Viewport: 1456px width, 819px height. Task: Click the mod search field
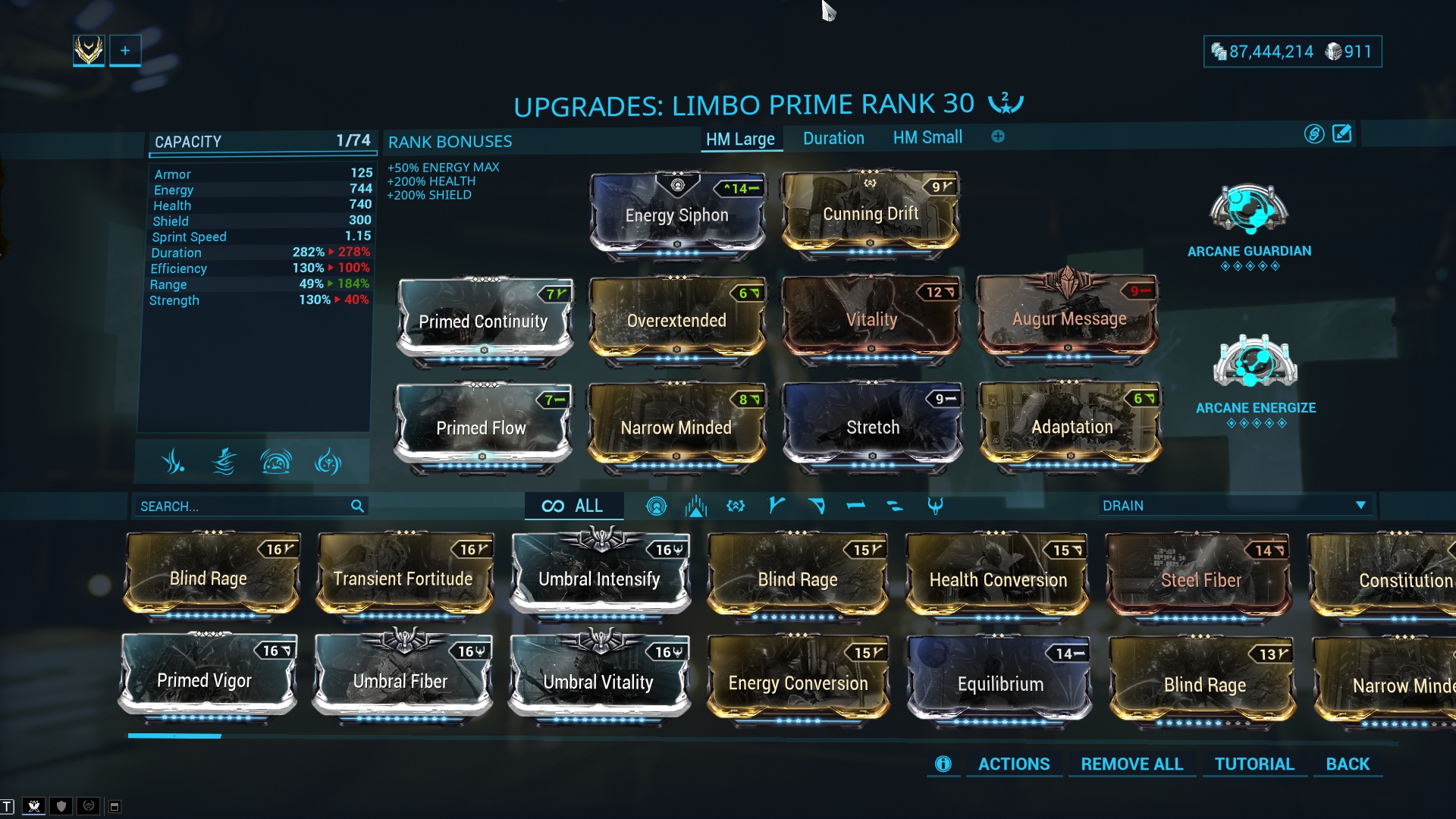pos(243,507)
